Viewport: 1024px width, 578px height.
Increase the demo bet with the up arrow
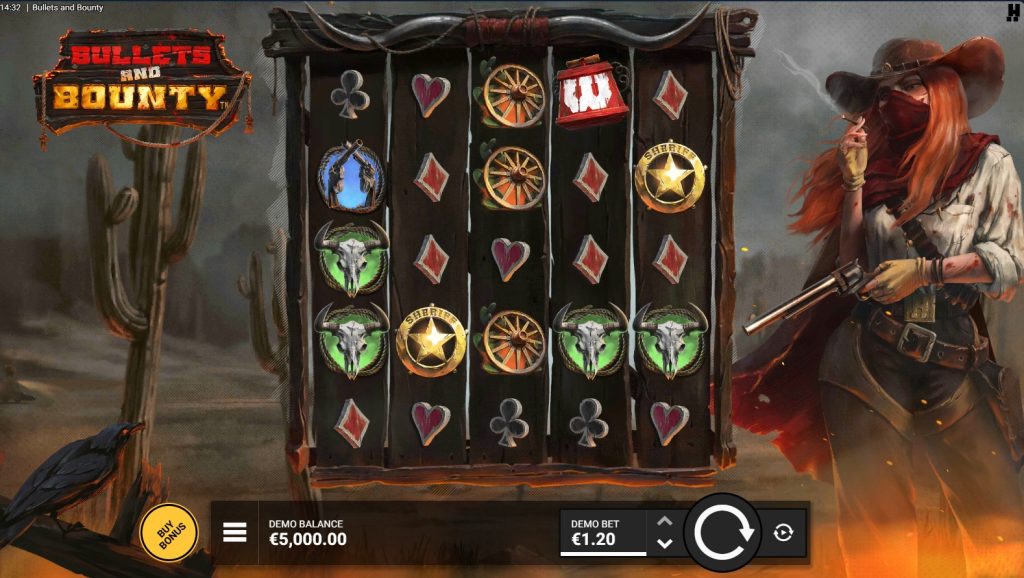click(x=665, y=521)
